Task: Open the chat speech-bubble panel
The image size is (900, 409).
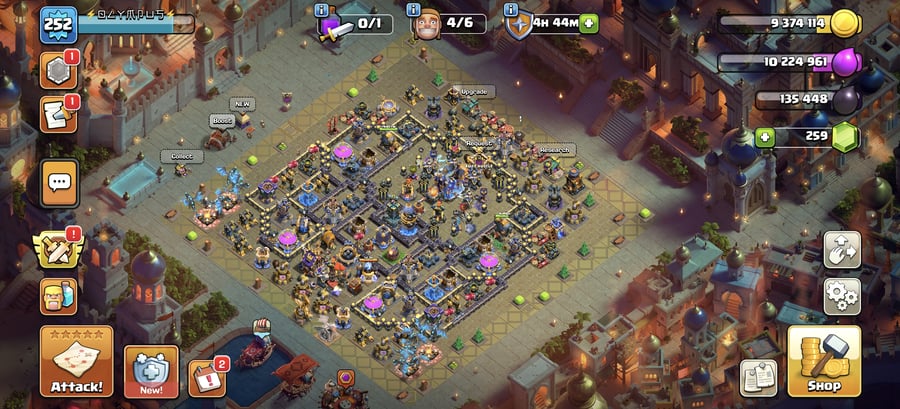Action: click(60, 182)
